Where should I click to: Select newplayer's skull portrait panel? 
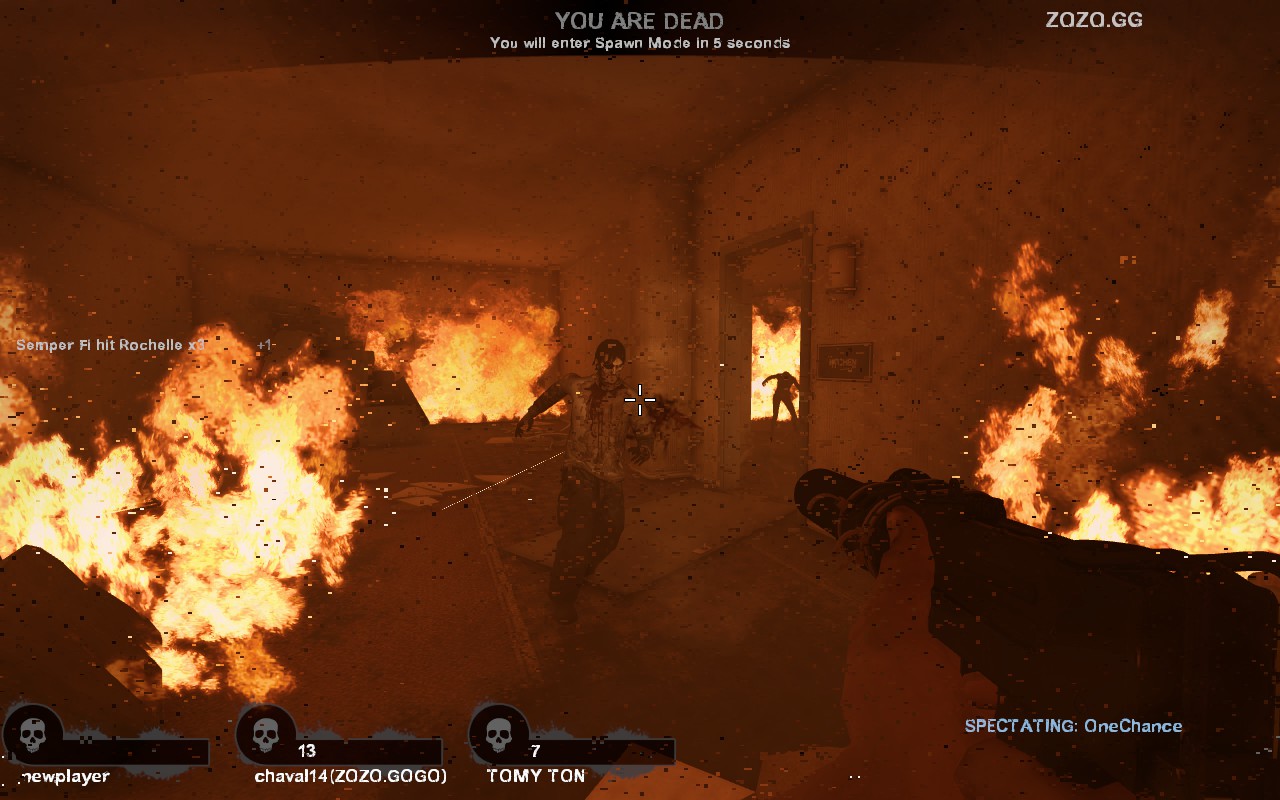coord(33,735)
